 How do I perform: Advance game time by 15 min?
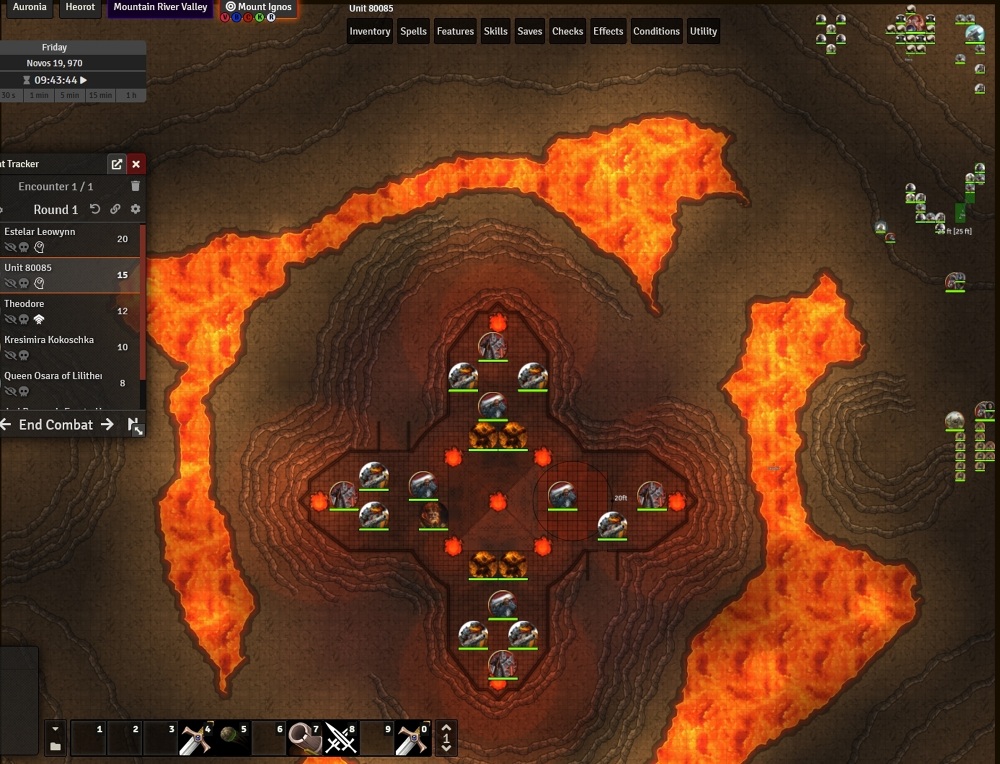tap(99, 95)
